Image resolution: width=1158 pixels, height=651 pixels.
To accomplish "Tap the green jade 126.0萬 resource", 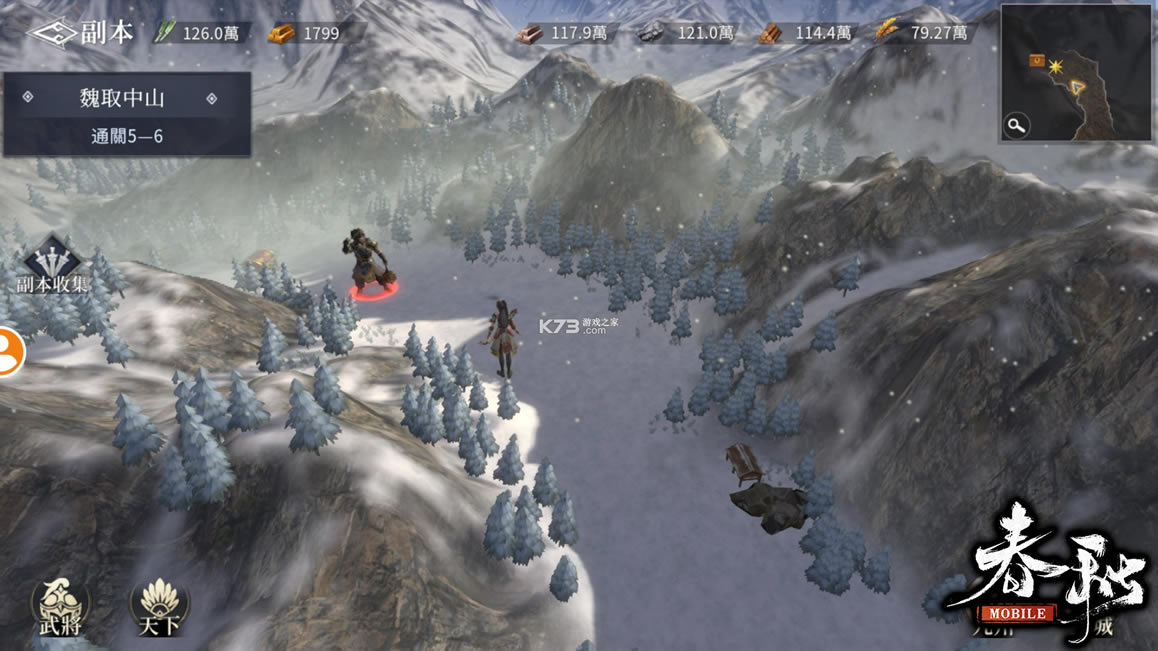I will [199, 33].
